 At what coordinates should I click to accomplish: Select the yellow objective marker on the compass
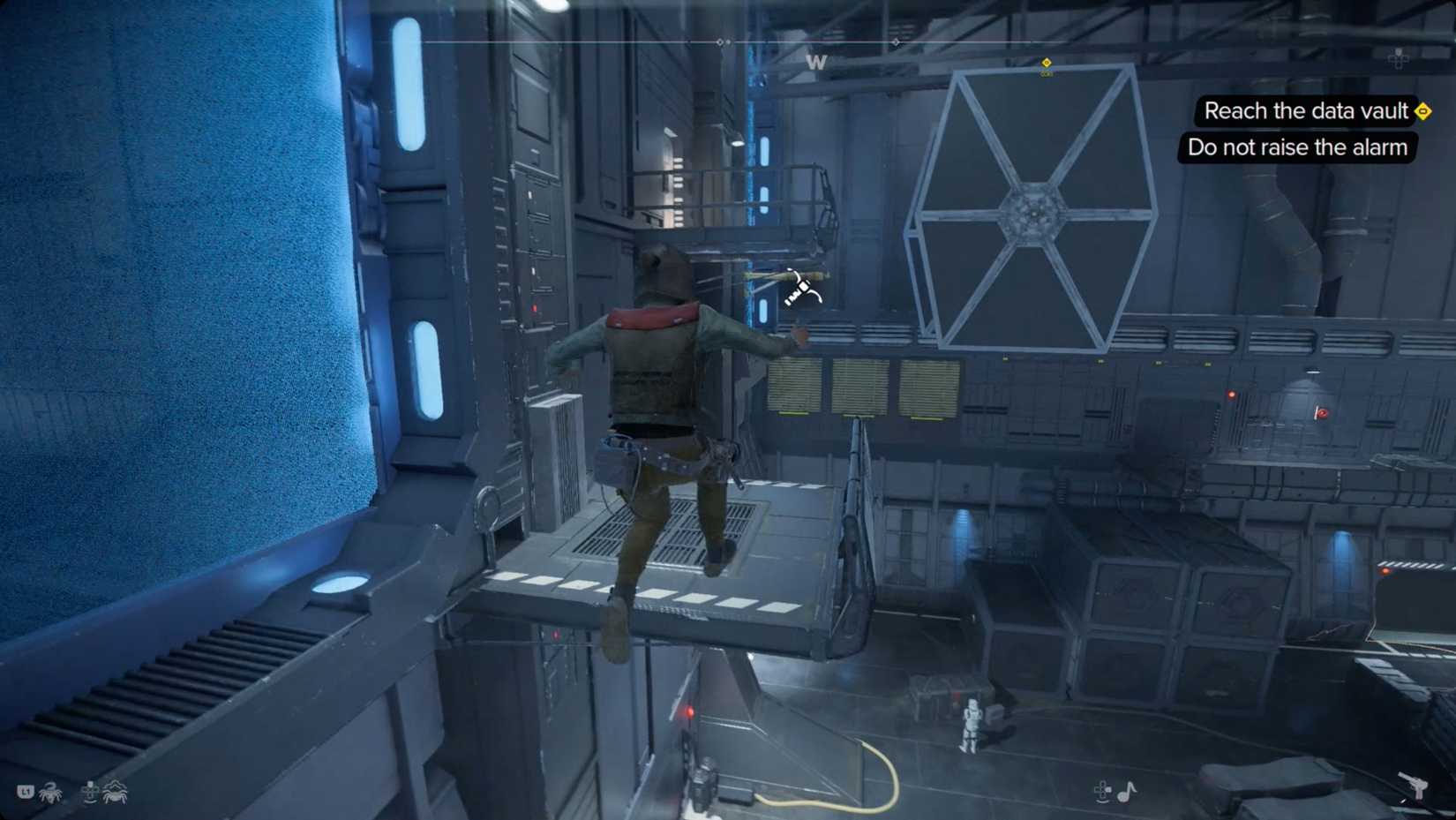[x=1047, y=64]
